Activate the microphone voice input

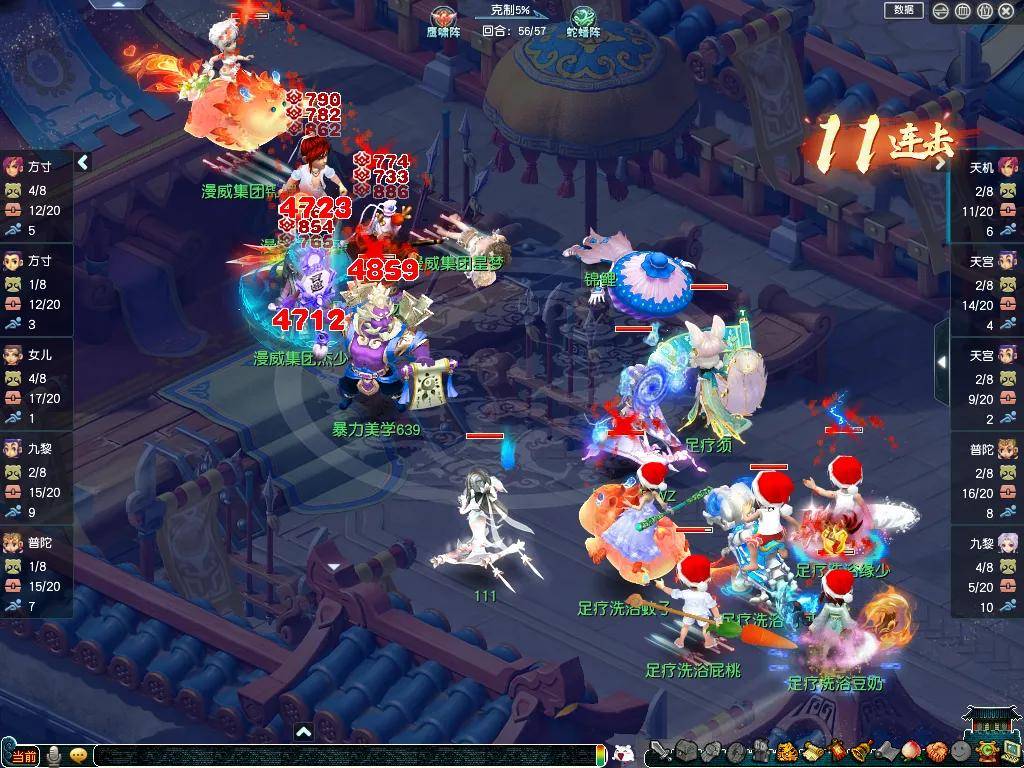54,755
